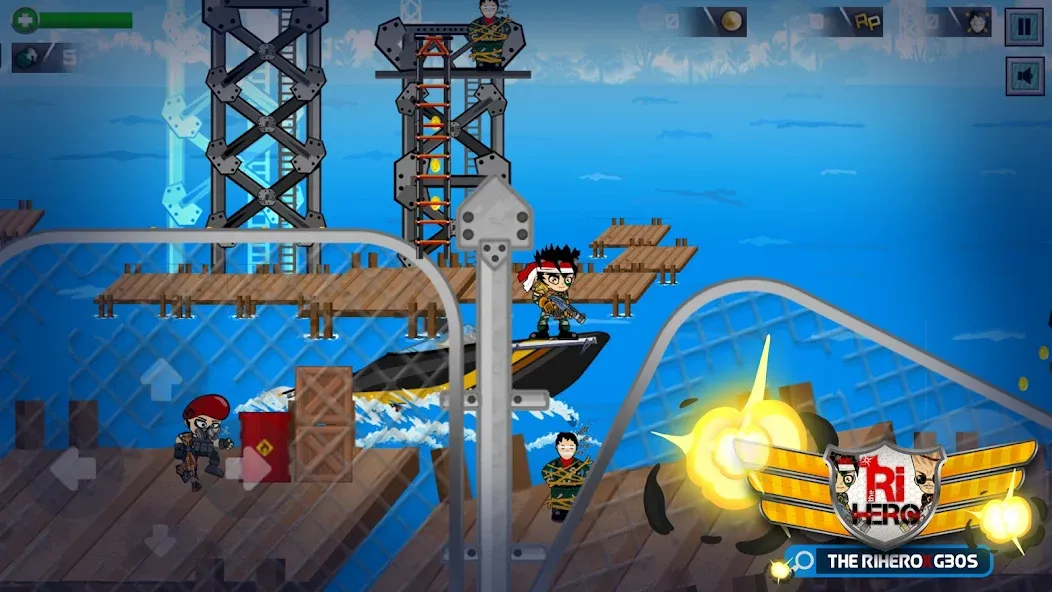The image size is (1052, 592).
Task: Toggle the sound speaker button
Action: (1024, 76)
